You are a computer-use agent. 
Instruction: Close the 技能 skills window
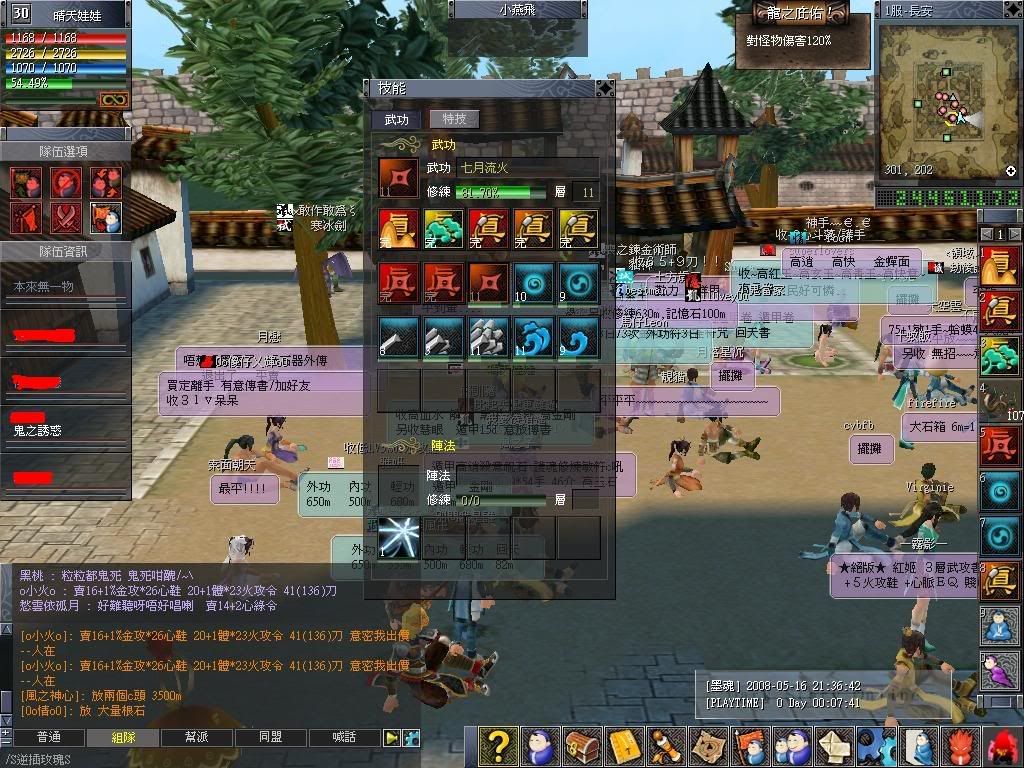point(604,88)
